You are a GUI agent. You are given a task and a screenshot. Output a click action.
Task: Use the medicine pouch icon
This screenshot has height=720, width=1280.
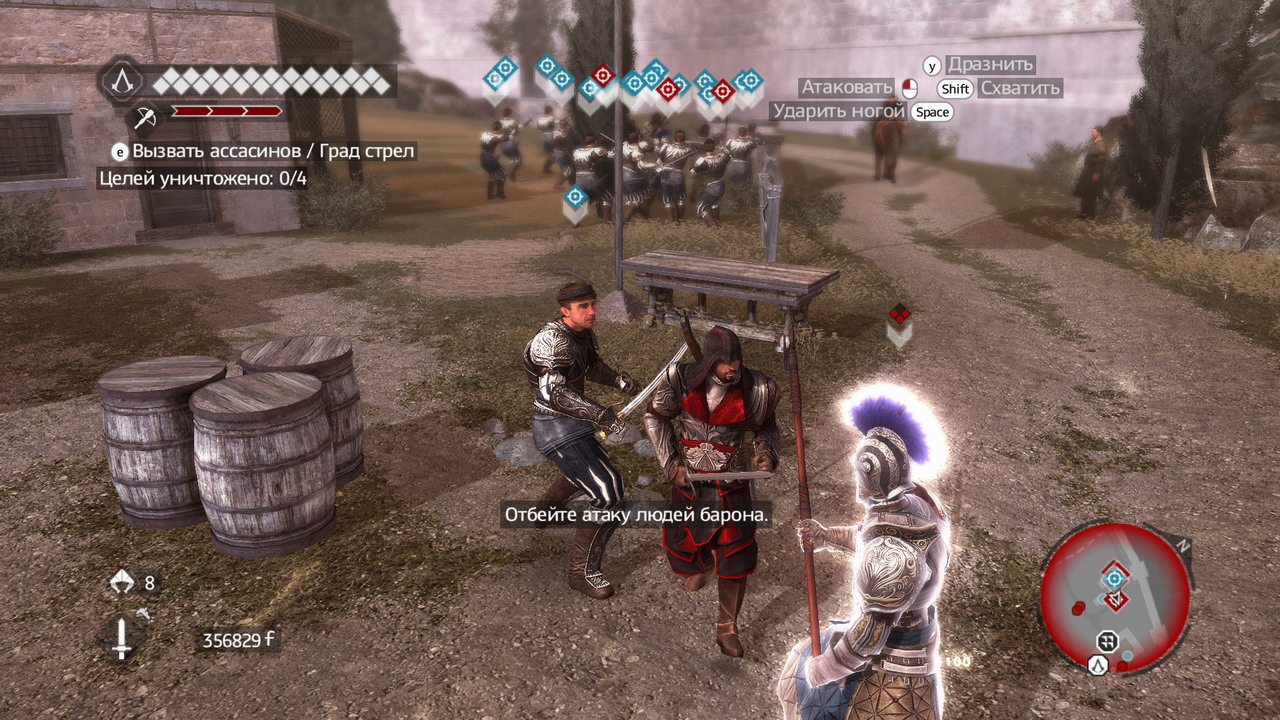click(x=122, y=582)
